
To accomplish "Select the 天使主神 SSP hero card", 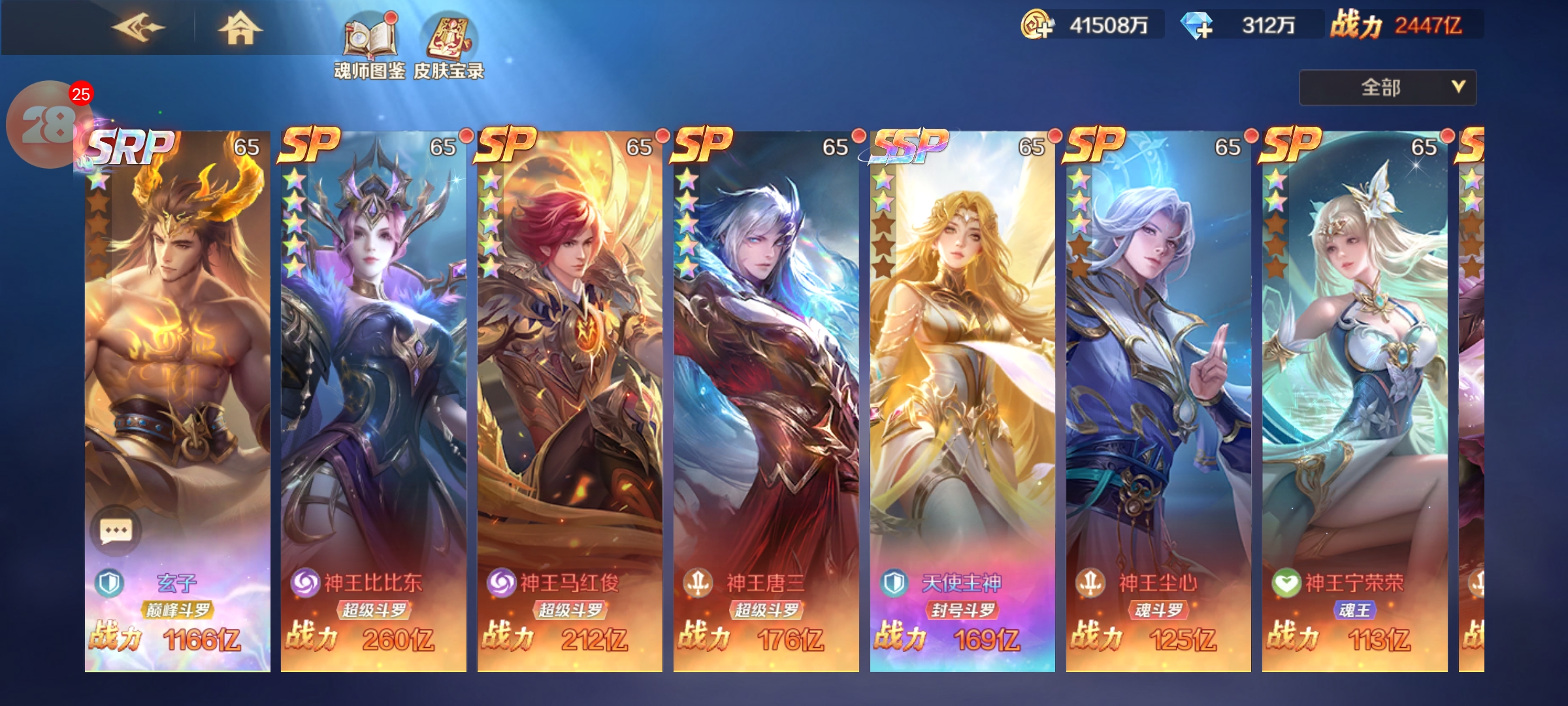I will pyautogui.click(x=962, y=392).
